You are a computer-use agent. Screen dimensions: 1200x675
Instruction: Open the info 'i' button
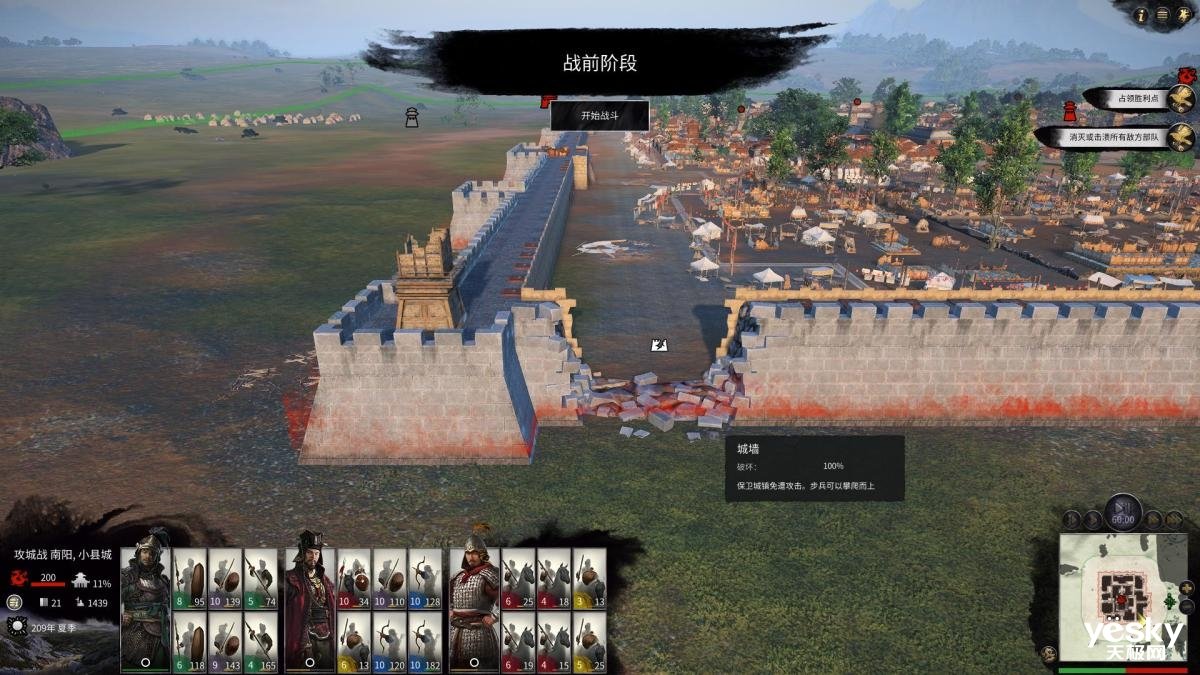click(x=1141, y=15)
